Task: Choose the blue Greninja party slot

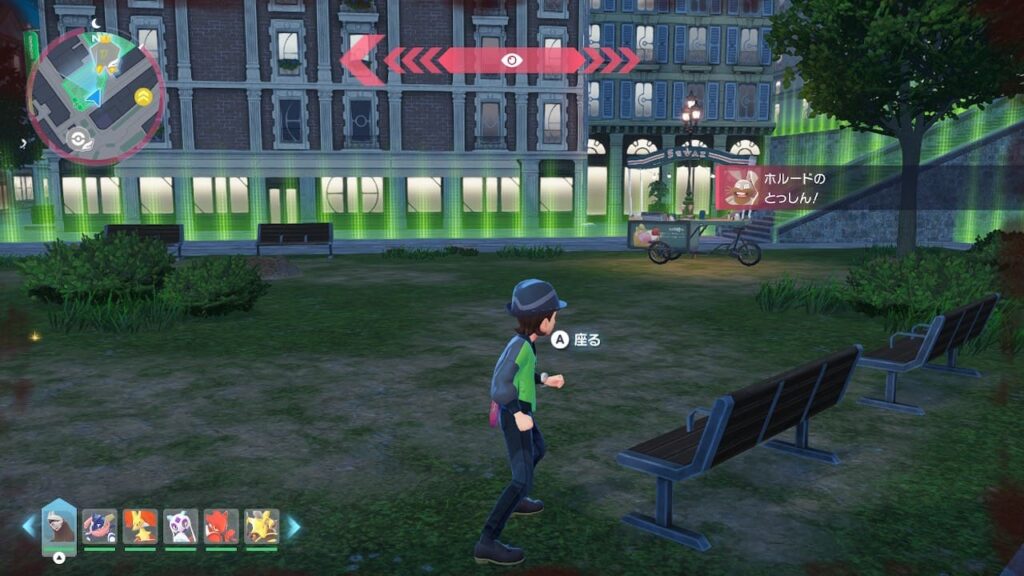Action: point(100,526)
